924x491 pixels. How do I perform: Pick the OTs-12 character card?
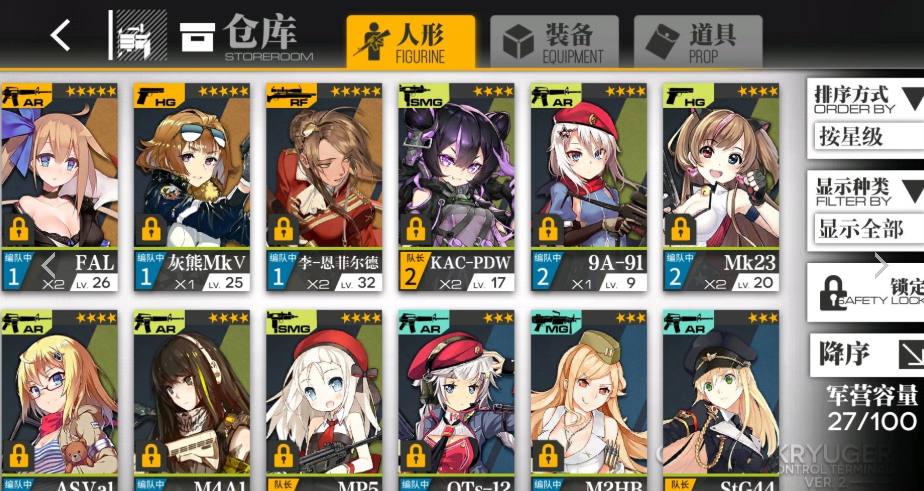click(456, 400)
